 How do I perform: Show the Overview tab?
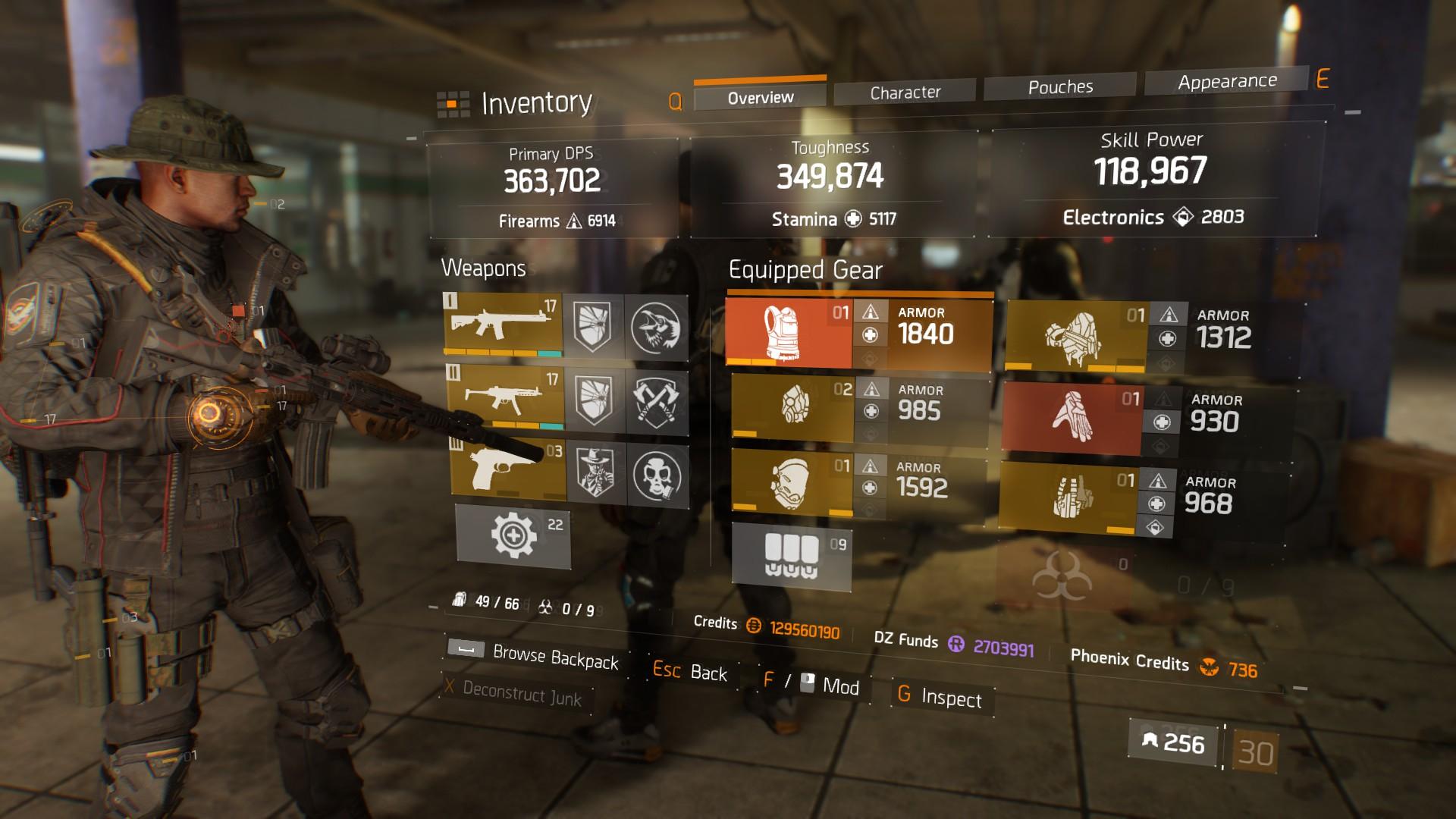coord(760,98)
